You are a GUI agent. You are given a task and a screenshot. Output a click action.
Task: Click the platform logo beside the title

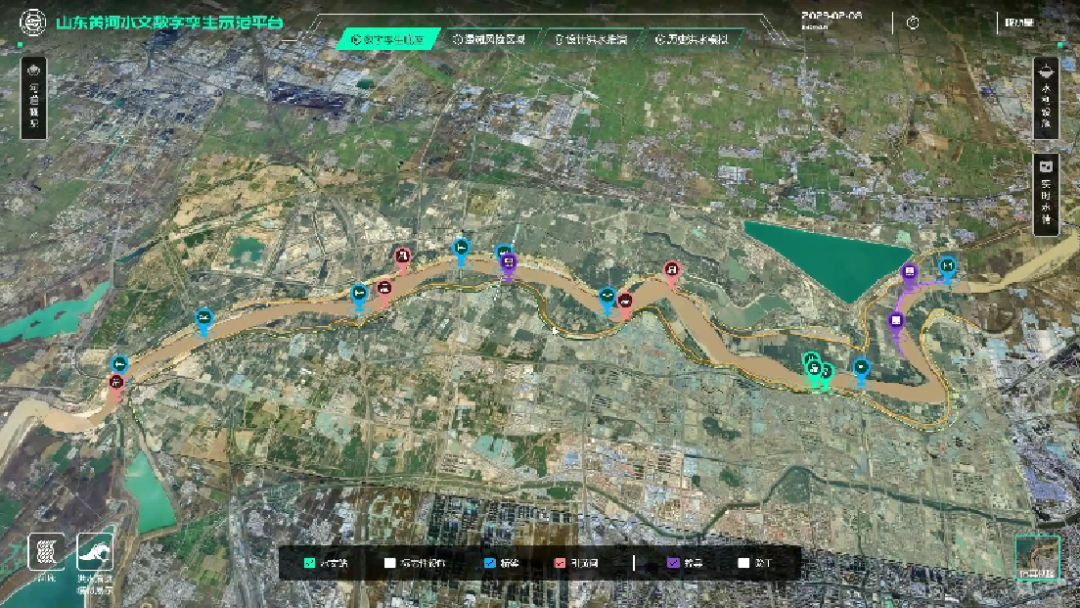pos(33,22)
